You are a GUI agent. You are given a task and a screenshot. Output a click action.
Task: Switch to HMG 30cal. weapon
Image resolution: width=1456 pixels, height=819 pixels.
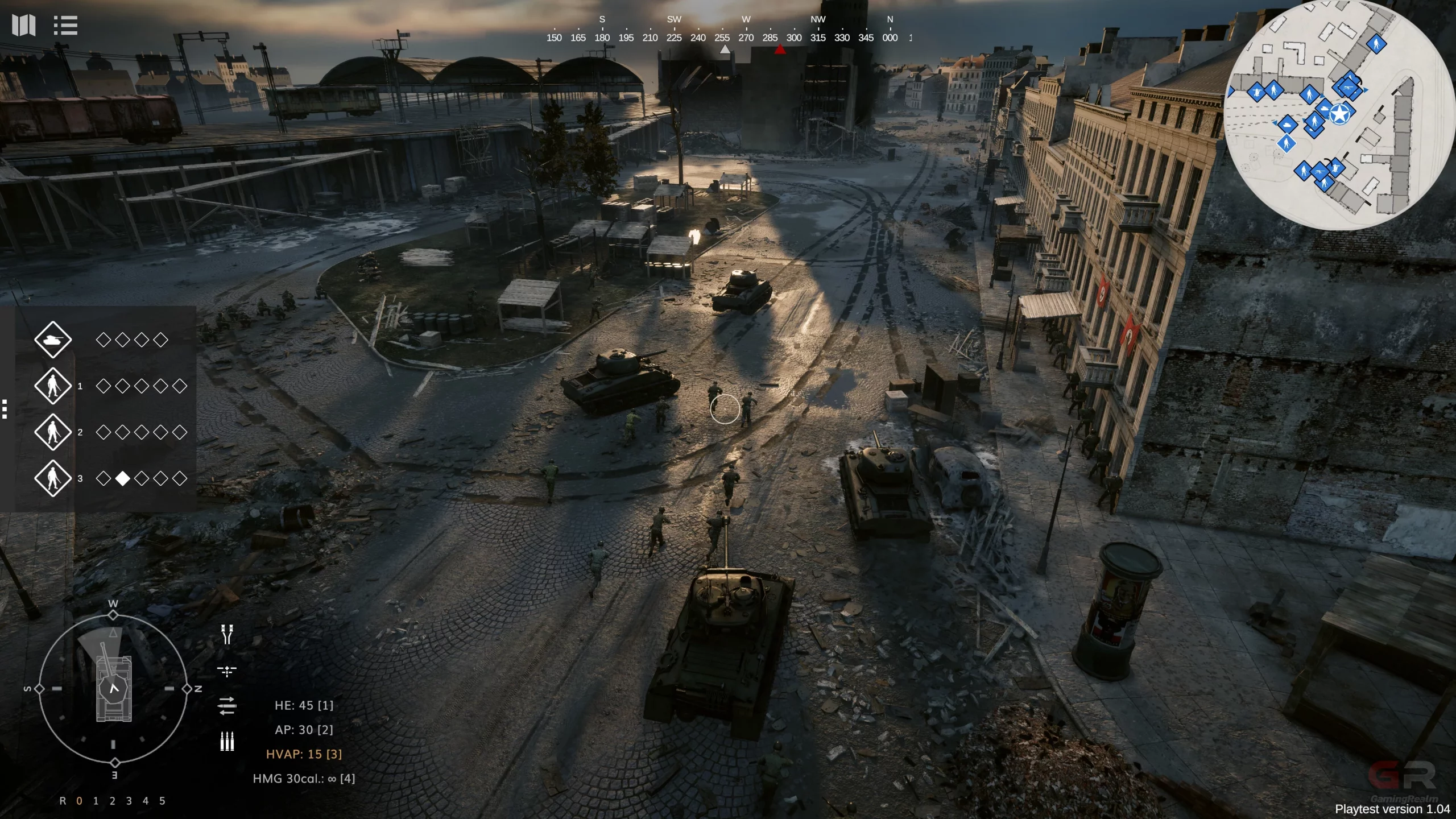(304, 779)
